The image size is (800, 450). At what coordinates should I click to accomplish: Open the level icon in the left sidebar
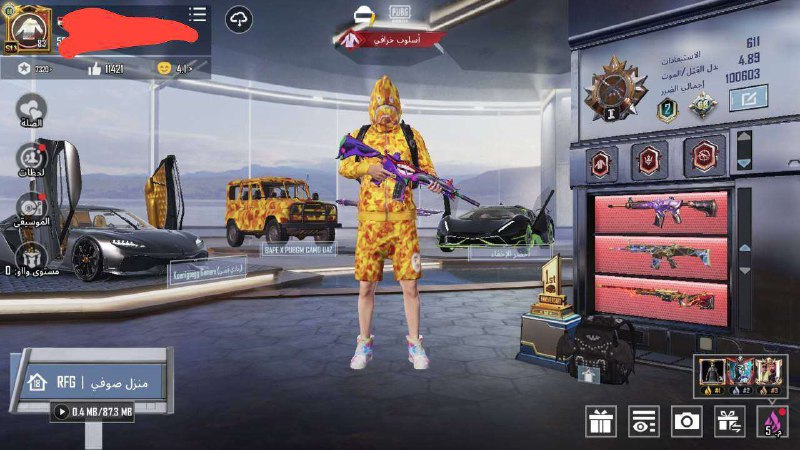tap(31, 255)
